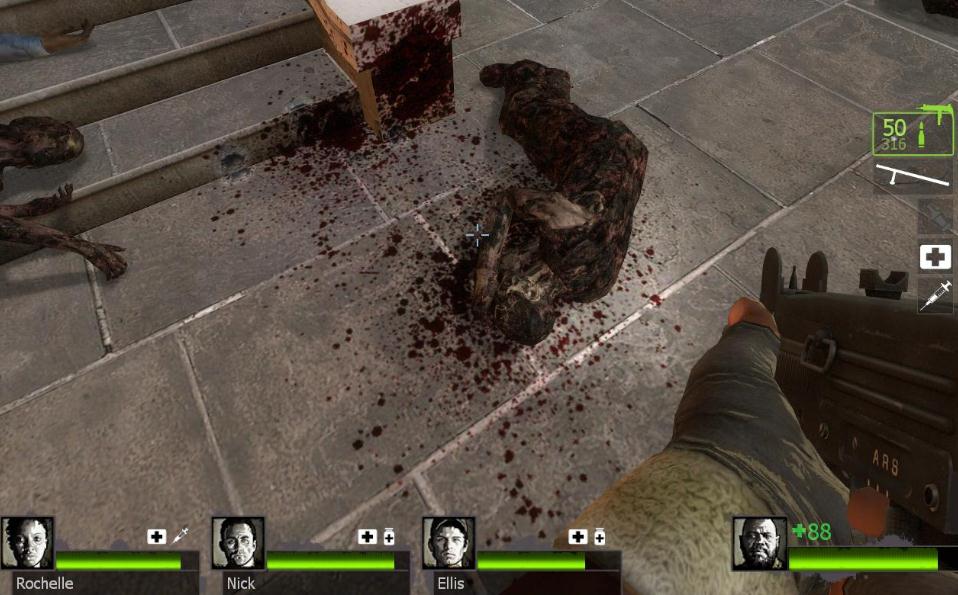Click Ellis's first aid kit icon

tap(577, 537)
